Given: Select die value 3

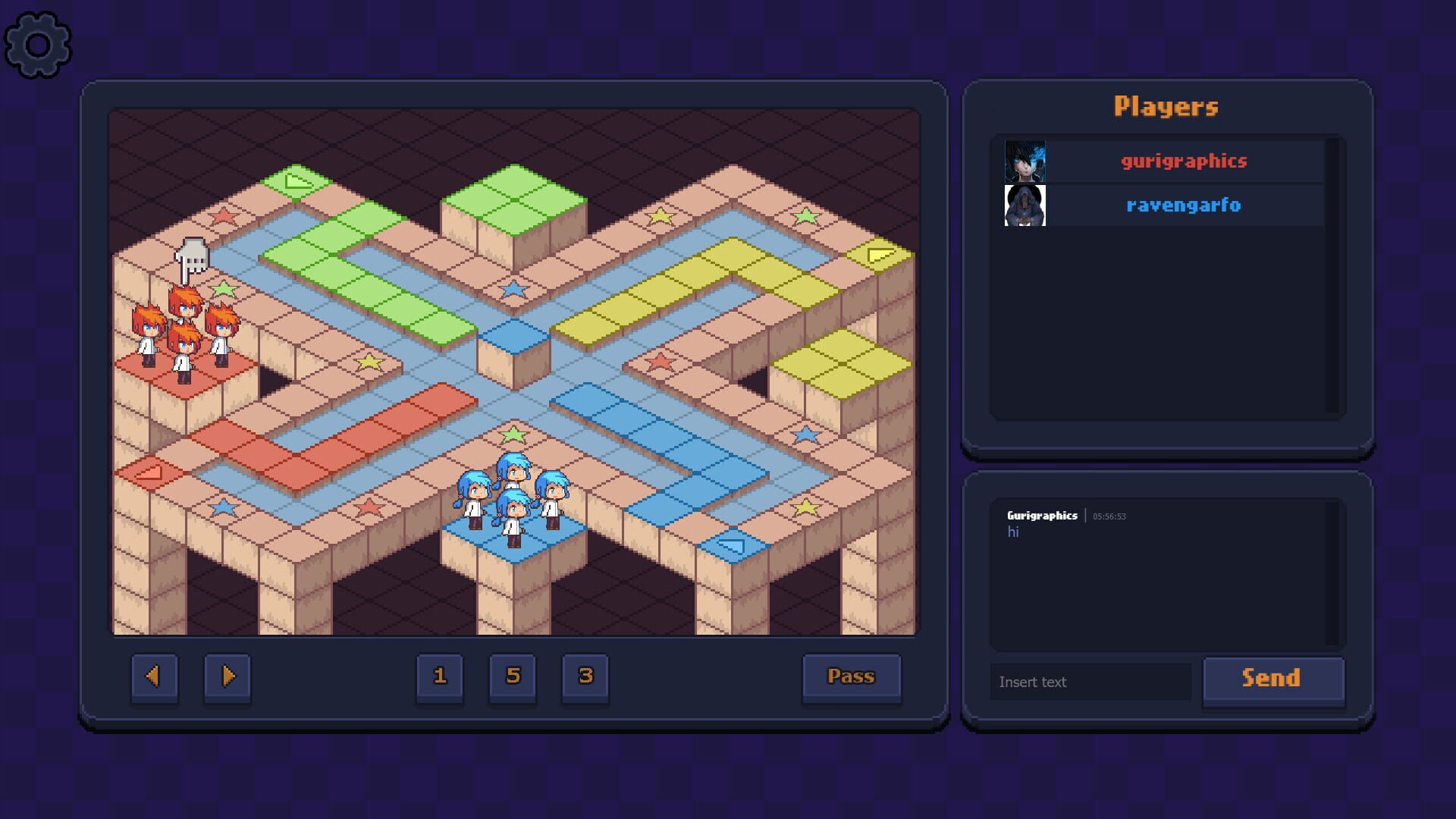Looking at the screenshot, I should click(x=585, y=677).
